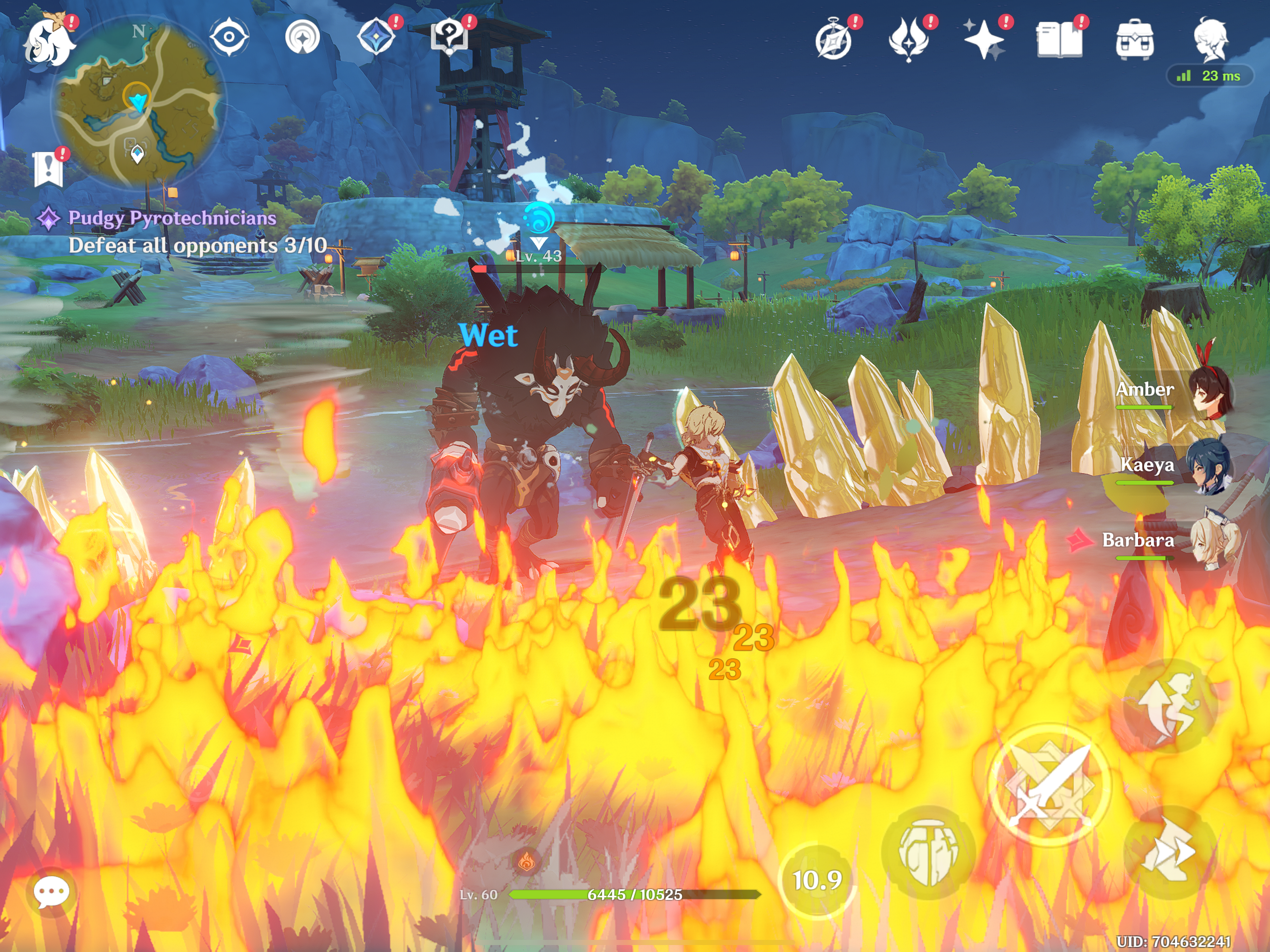
Task: Open the Wish star icon
Action: pyautogui.click(x=984, y=40)
